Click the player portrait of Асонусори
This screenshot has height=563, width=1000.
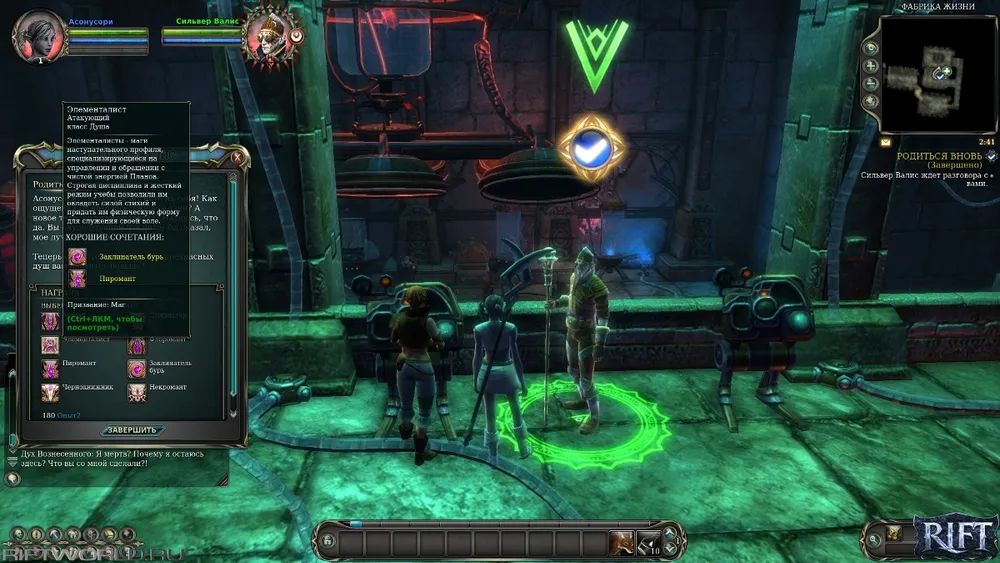pos(38,35)
